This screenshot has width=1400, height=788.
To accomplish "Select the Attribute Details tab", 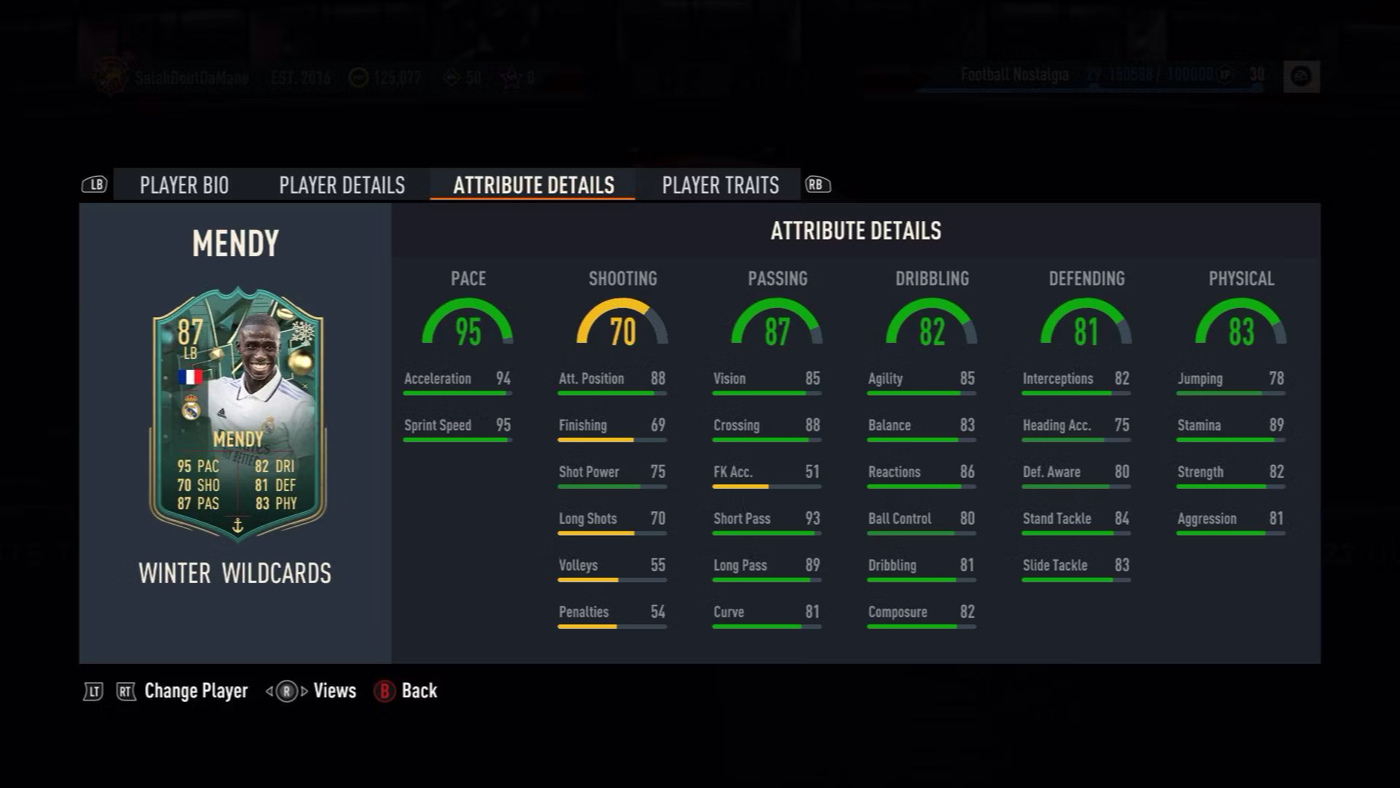I will (533, 185).
